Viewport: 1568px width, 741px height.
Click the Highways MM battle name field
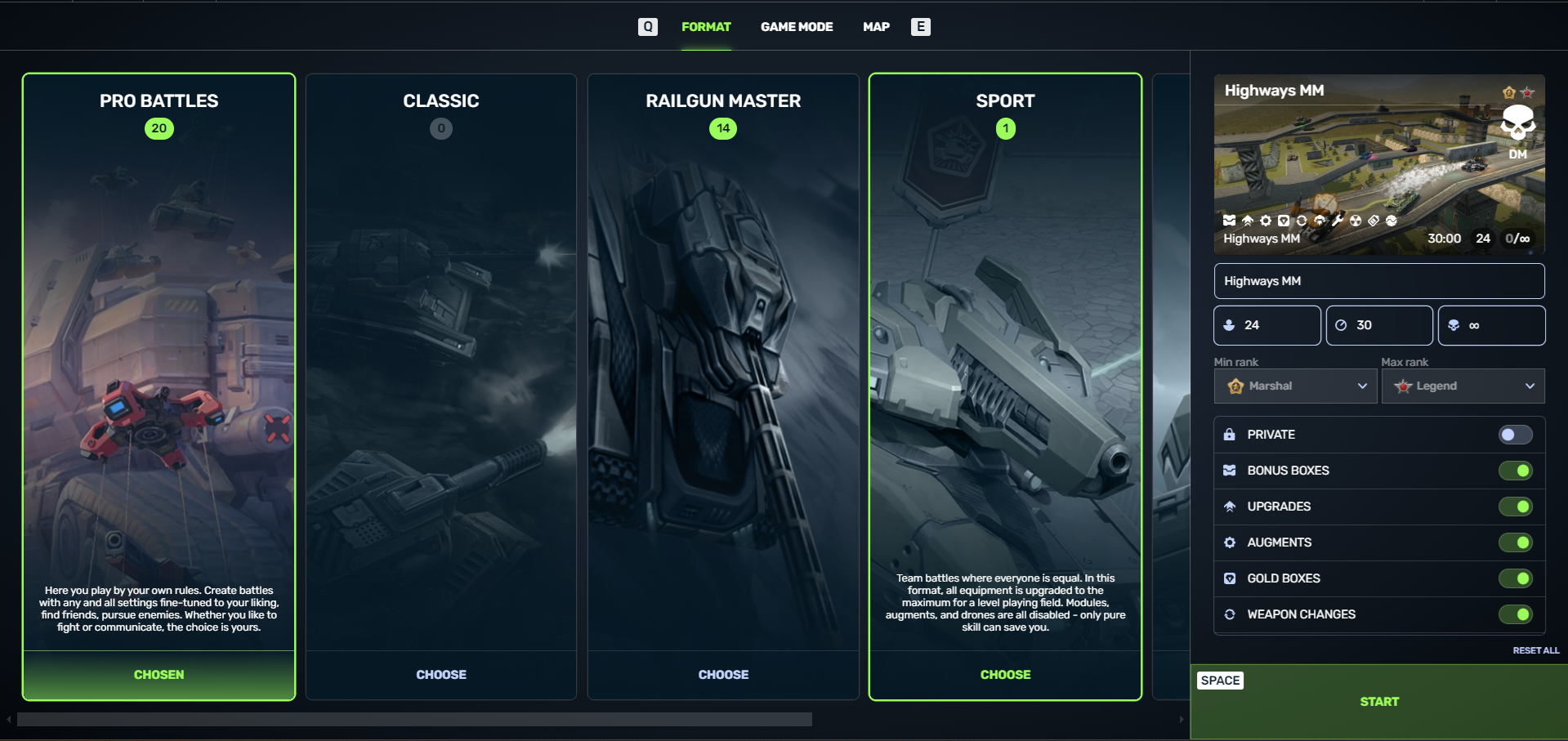click(1378, 281)
